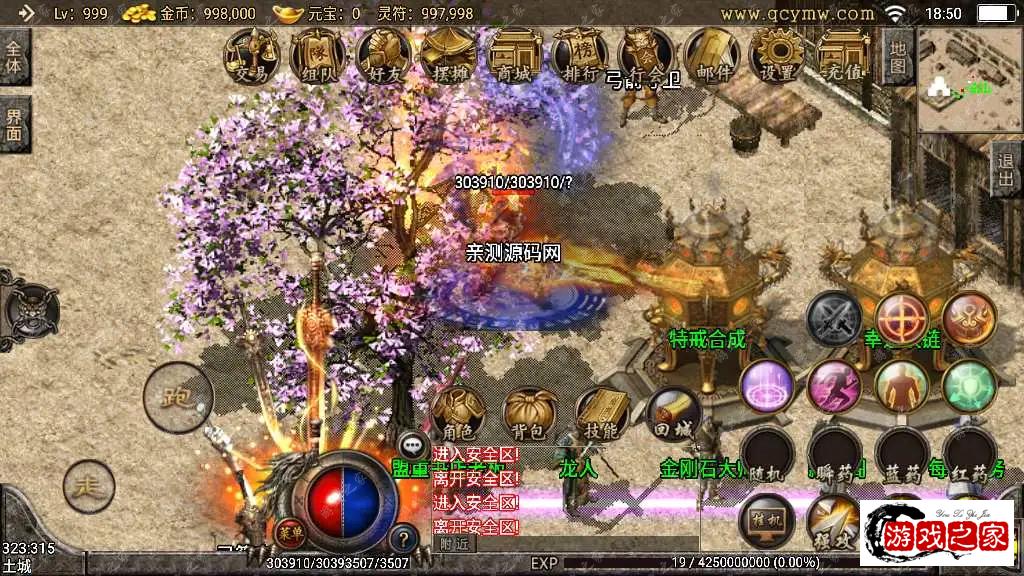The height and width of the screenshot is (576, 1024).
Task: Open the 角色 character sheet
Action: [458, 414]
